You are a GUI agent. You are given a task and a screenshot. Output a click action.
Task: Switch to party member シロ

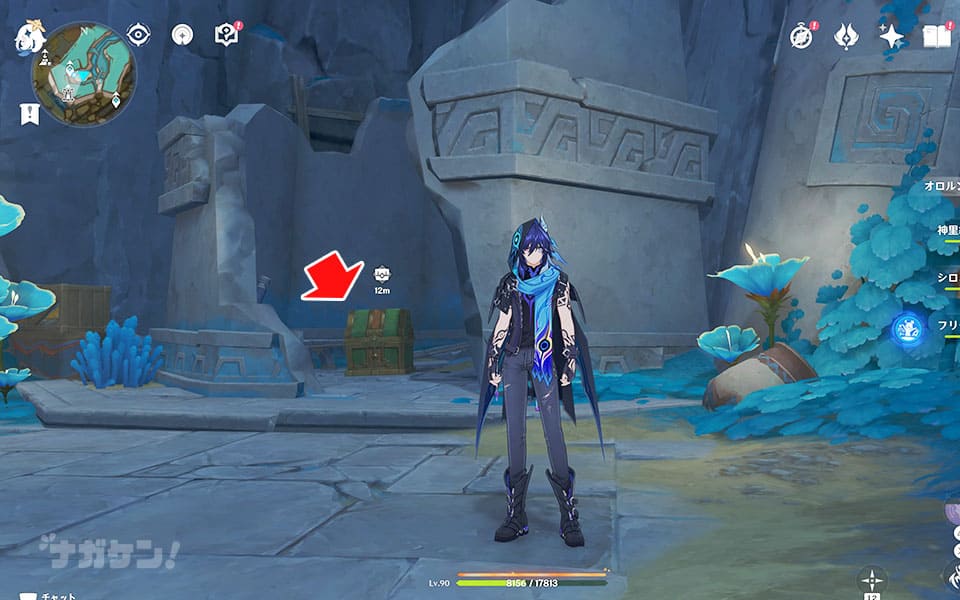point(947,277)
